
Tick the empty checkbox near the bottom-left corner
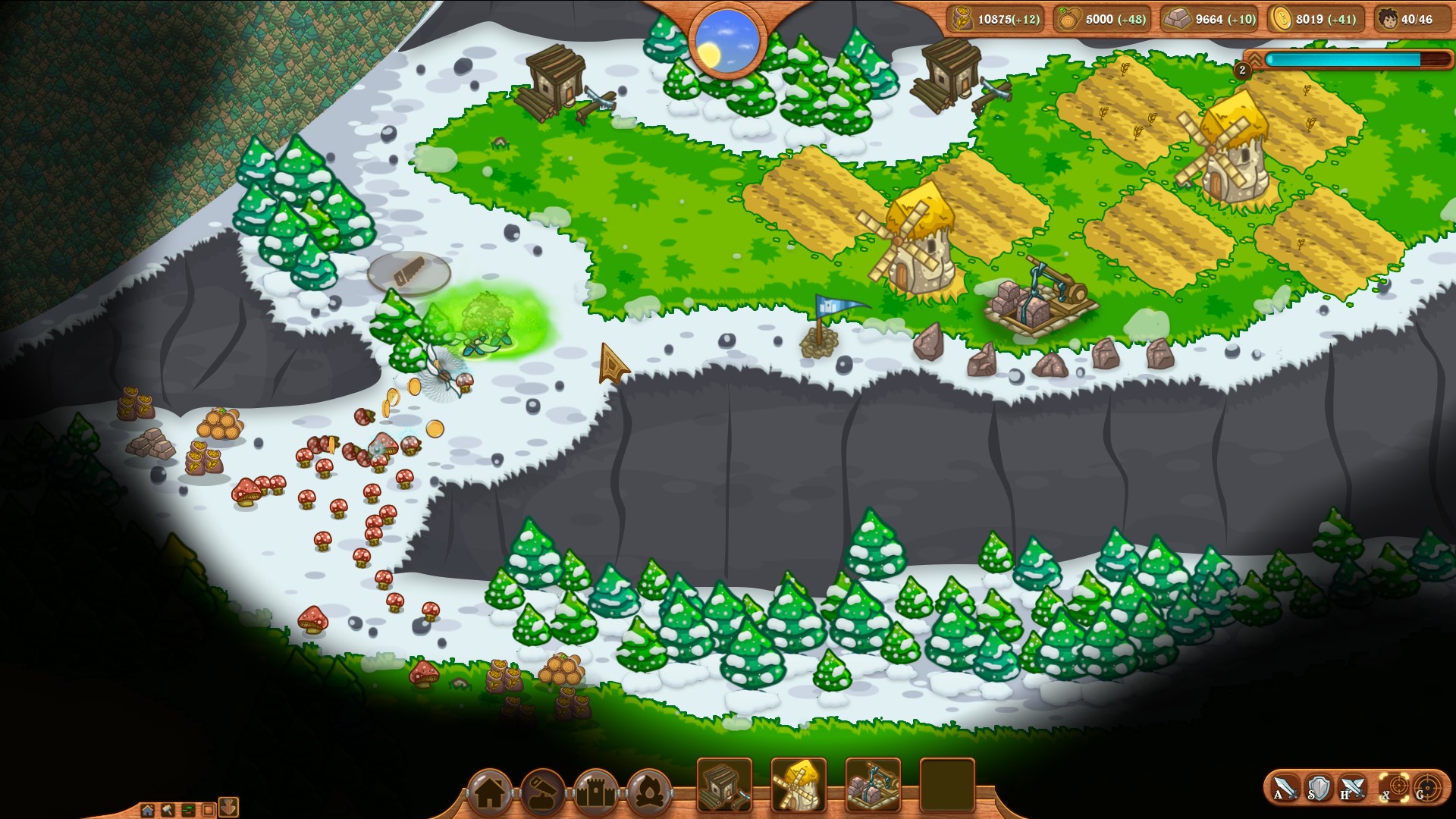209,810
